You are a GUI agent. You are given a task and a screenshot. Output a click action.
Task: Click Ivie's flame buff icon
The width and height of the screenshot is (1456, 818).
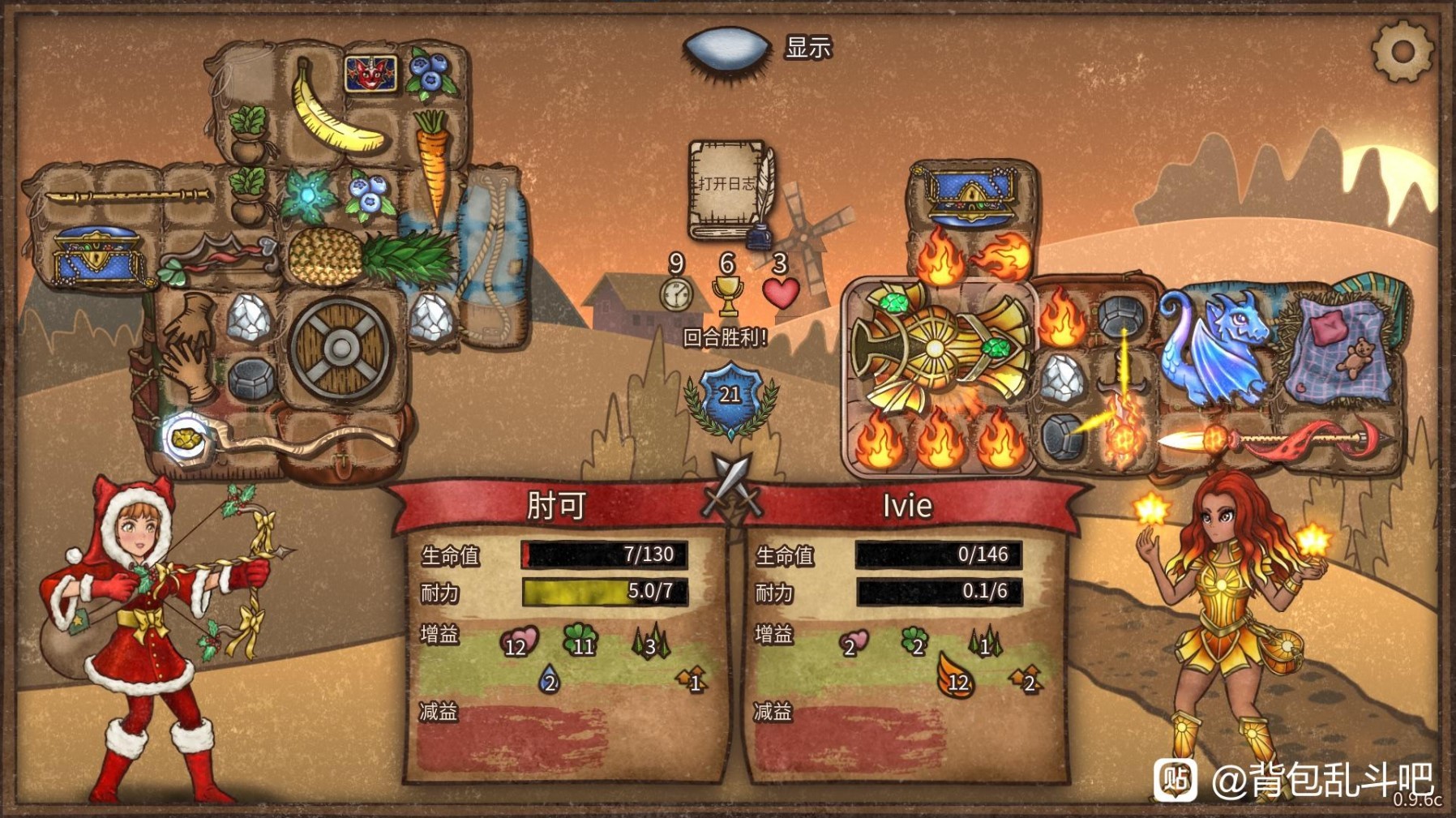pos(953,675)
